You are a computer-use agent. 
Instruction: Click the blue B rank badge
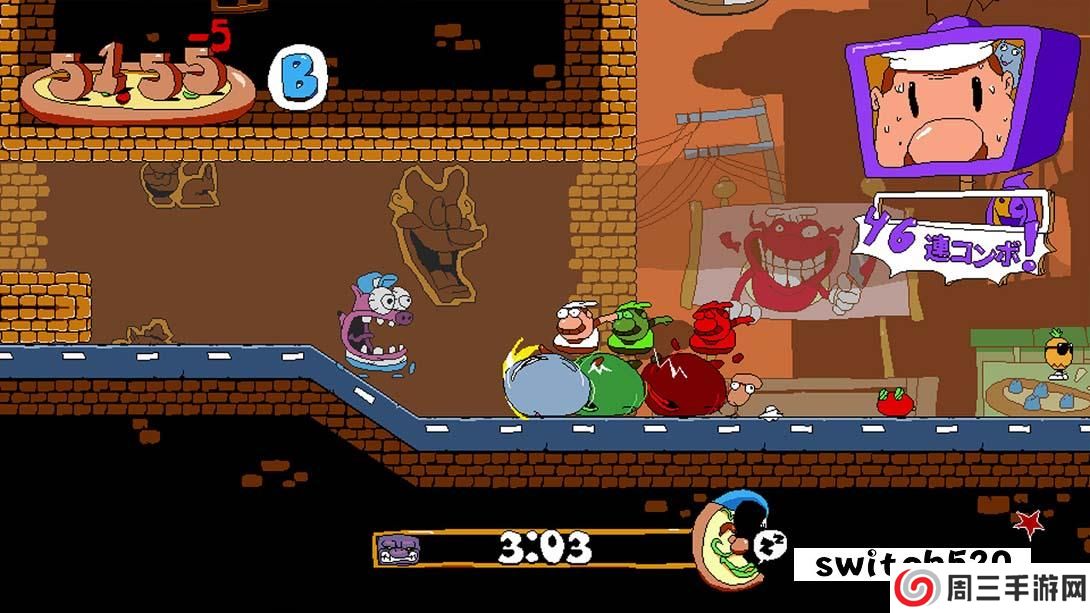tap(298, 78)
